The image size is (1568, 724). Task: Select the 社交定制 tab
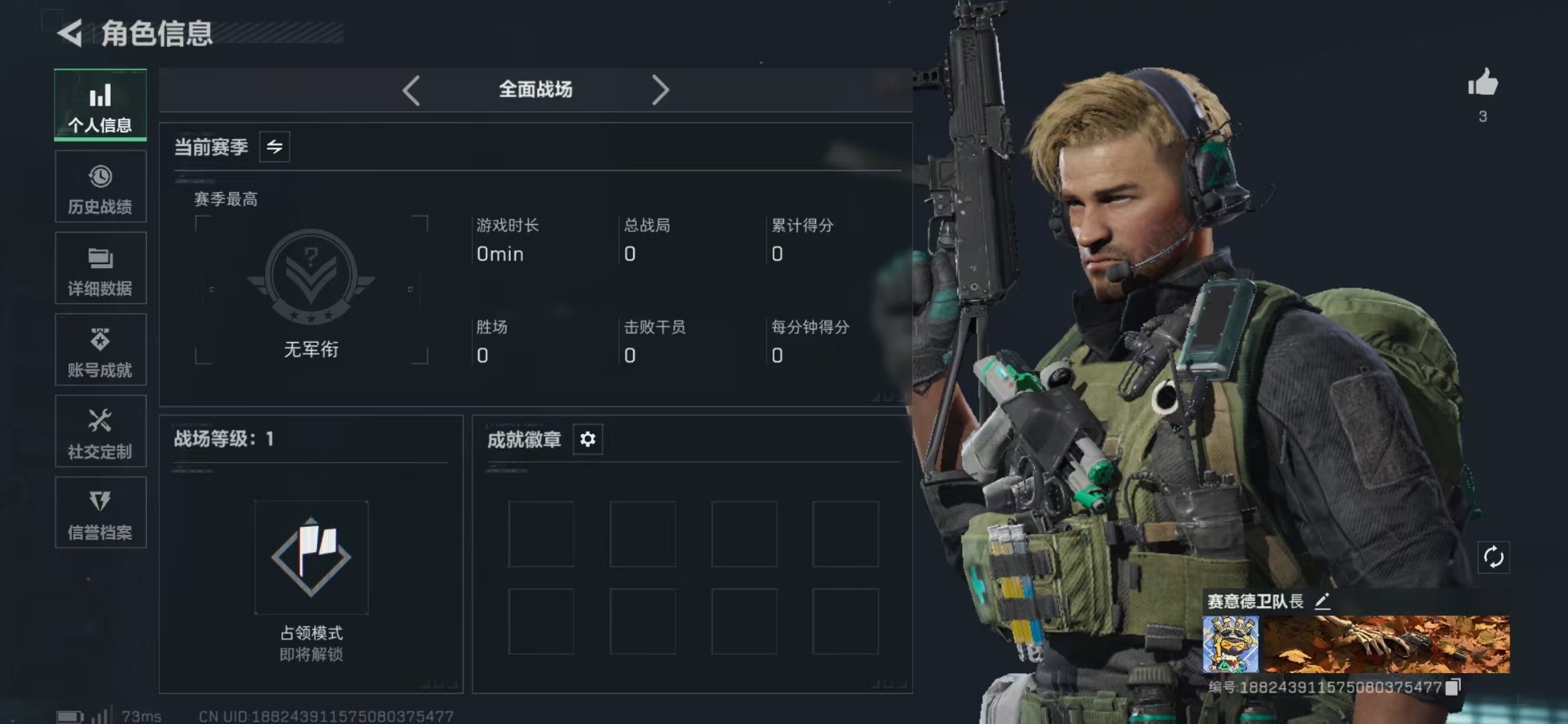(101, 432)
